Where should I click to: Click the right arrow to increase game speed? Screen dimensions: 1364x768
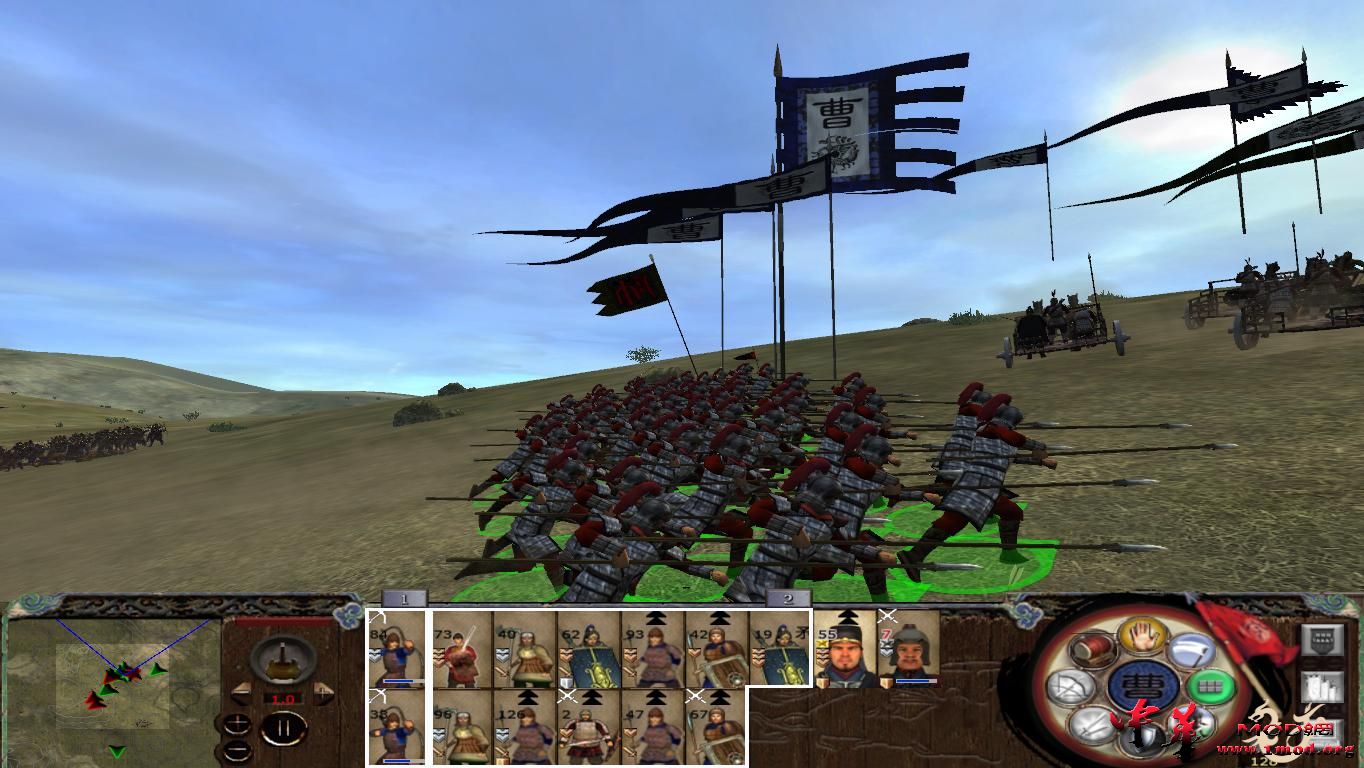pyautogui.click(x=323, y=691)
